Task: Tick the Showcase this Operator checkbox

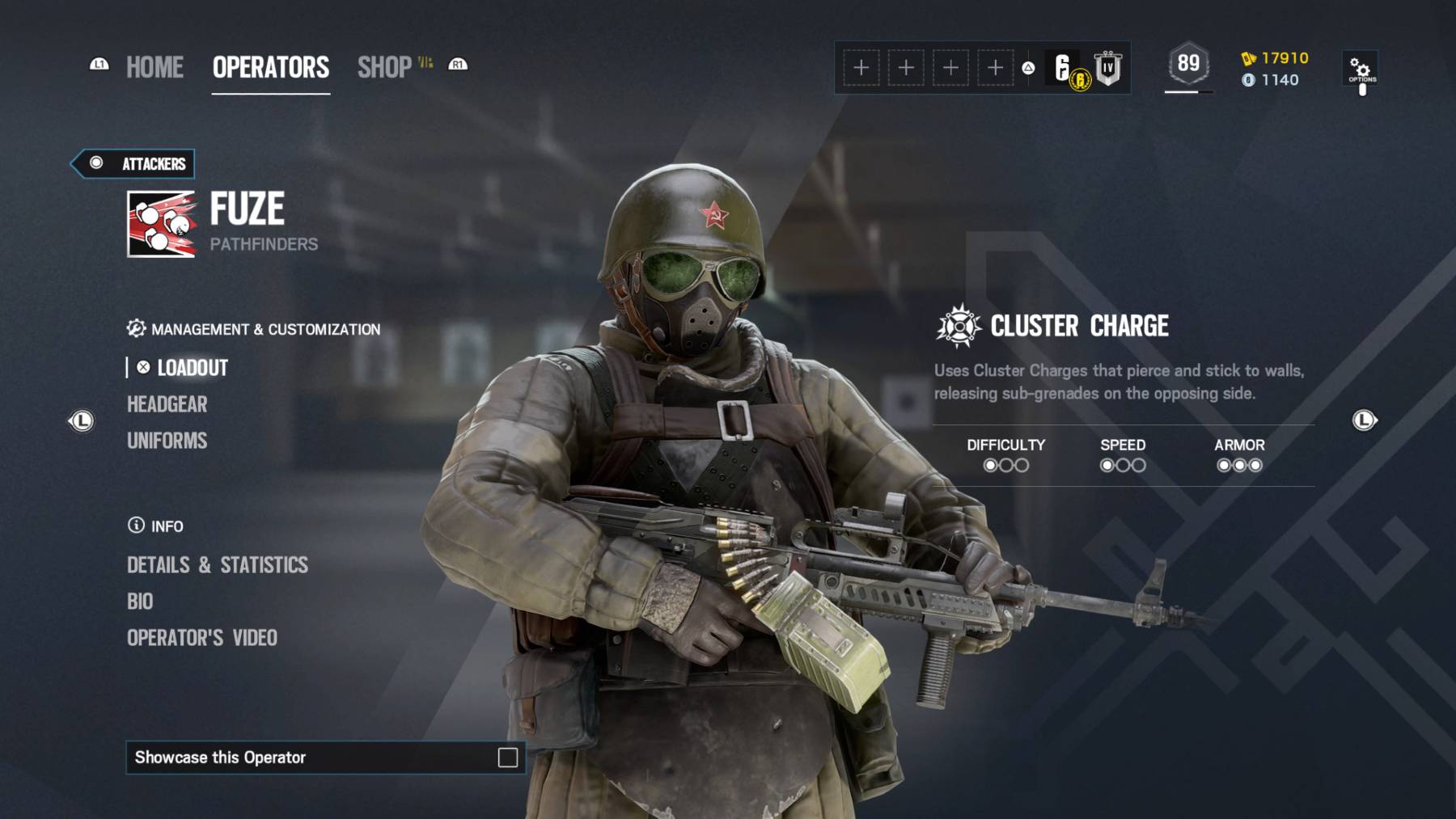Action: 507,758
